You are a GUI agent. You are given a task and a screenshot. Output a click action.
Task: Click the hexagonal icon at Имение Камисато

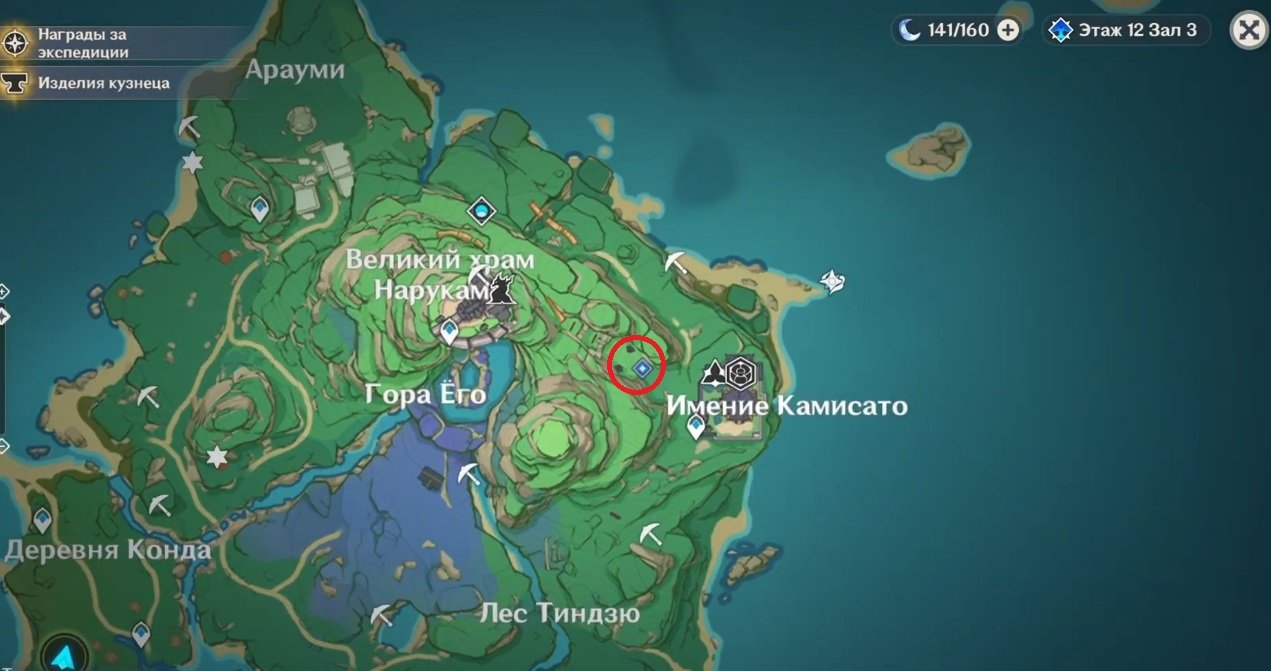coord(740,373)
